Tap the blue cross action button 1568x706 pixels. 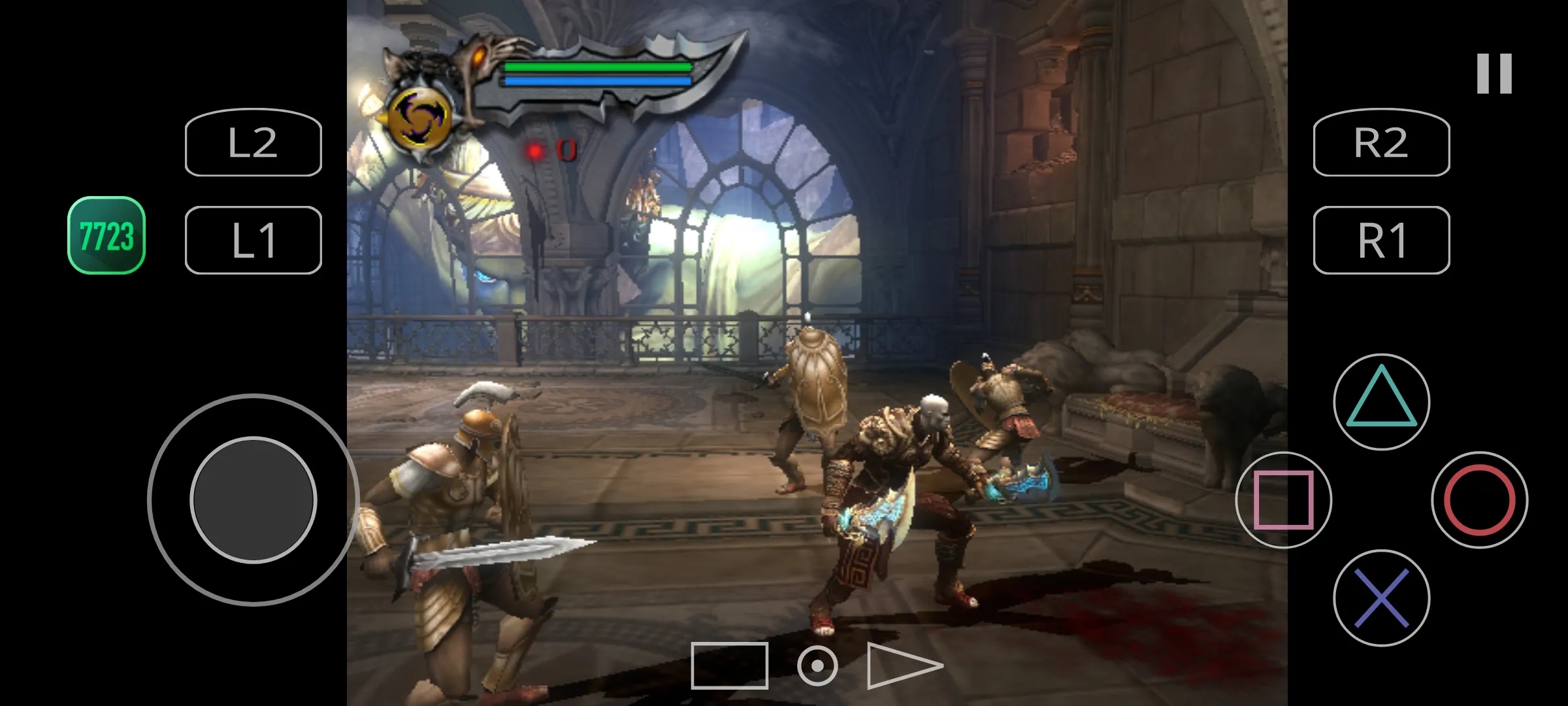tap(1381, 597)
